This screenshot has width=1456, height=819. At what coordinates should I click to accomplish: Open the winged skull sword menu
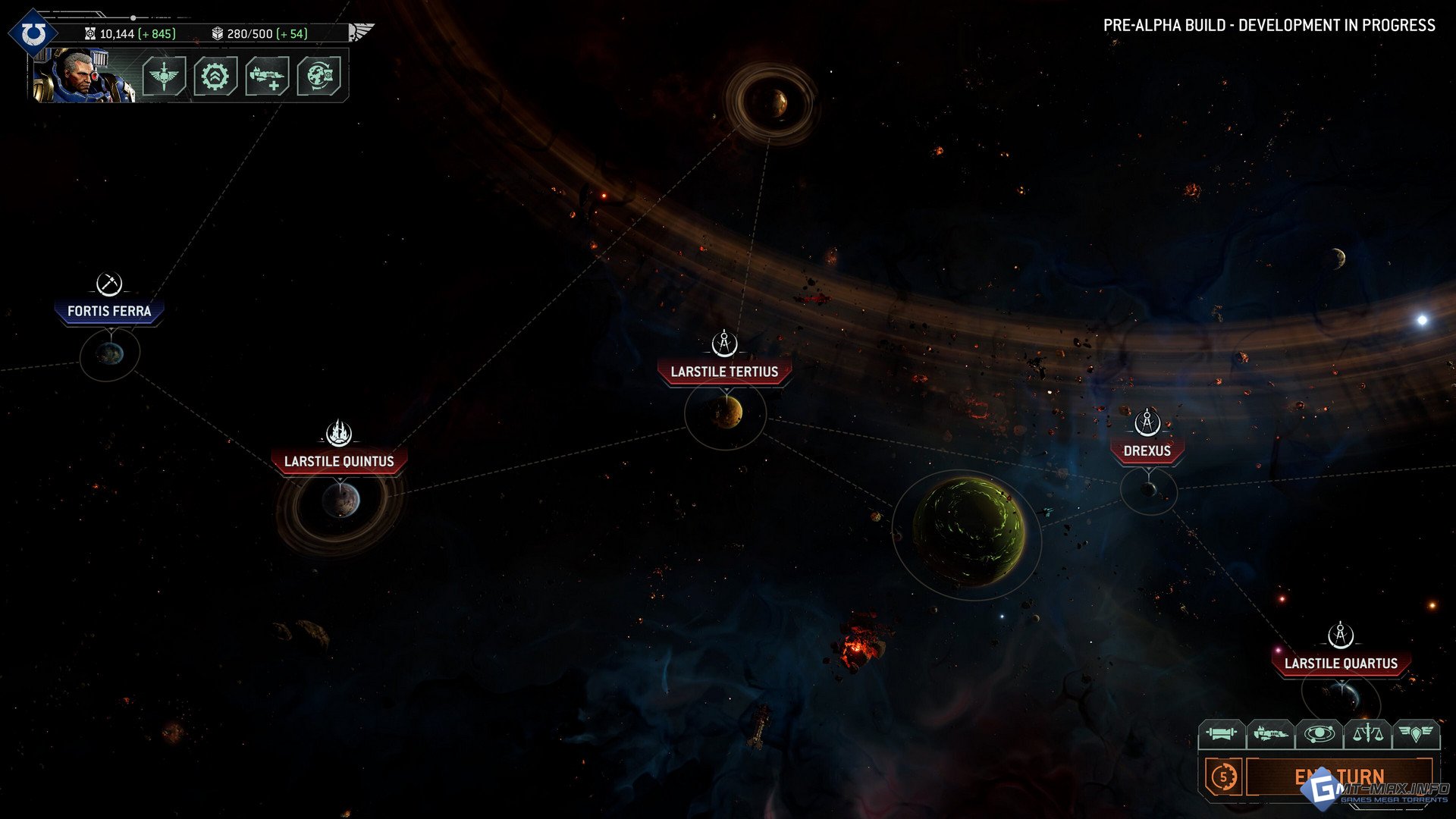point(164,76)
